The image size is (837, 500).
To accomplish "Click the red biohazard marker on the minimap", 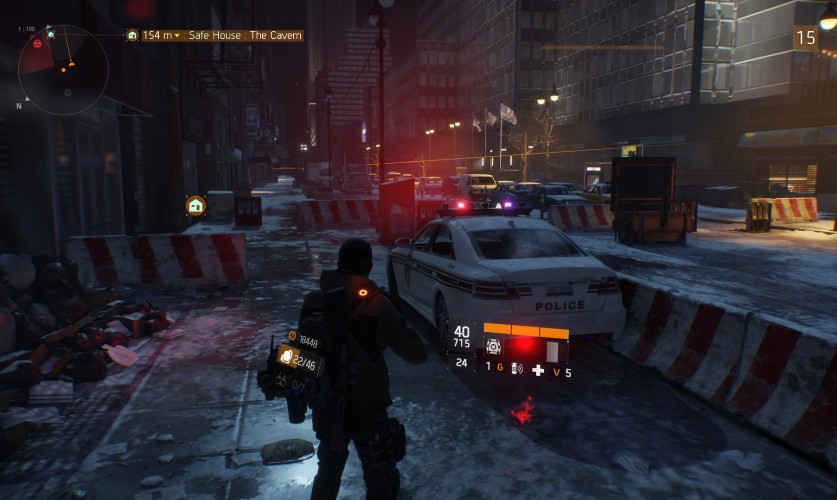I will pos(38,44).
